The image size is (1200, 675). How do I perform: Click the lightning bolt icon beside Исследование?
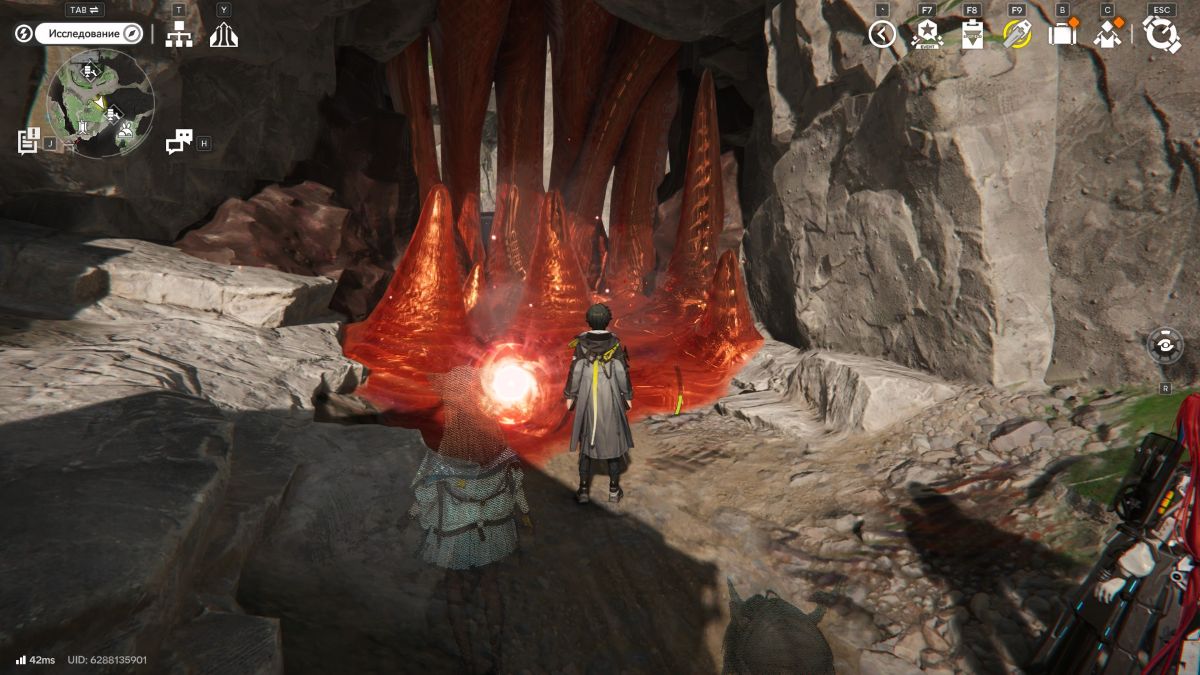(24, 34)
